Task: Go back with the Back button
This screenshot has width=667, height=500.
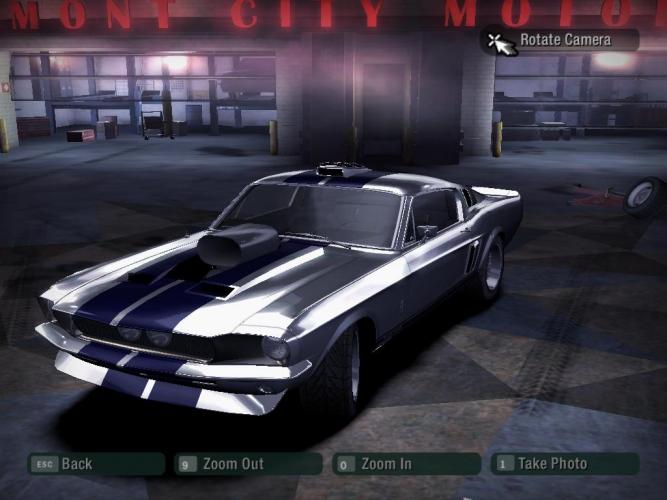Action: tap(95, 464)
